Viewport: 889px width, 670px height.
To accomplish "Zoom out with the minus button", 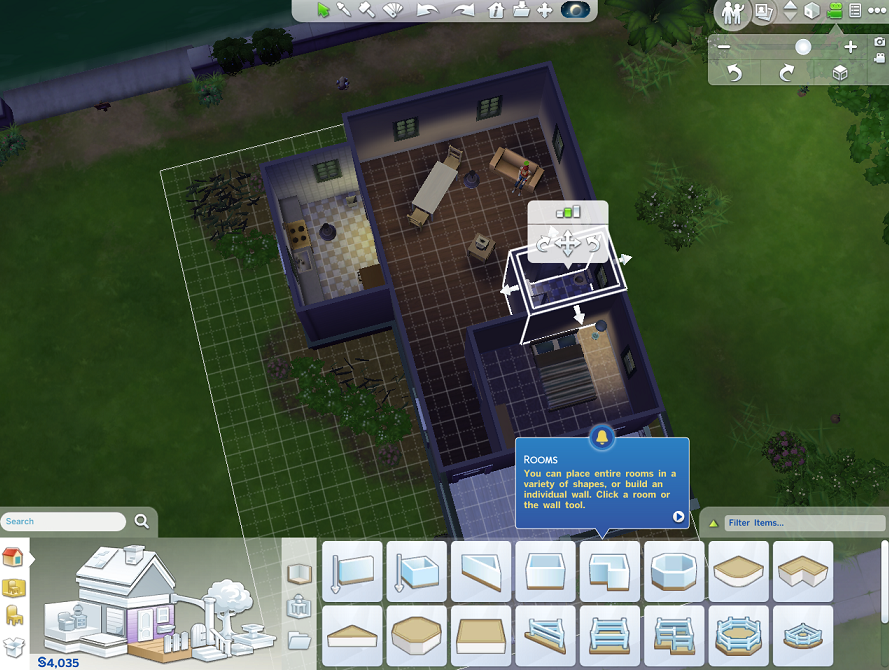I will click(x=724, y=47).
